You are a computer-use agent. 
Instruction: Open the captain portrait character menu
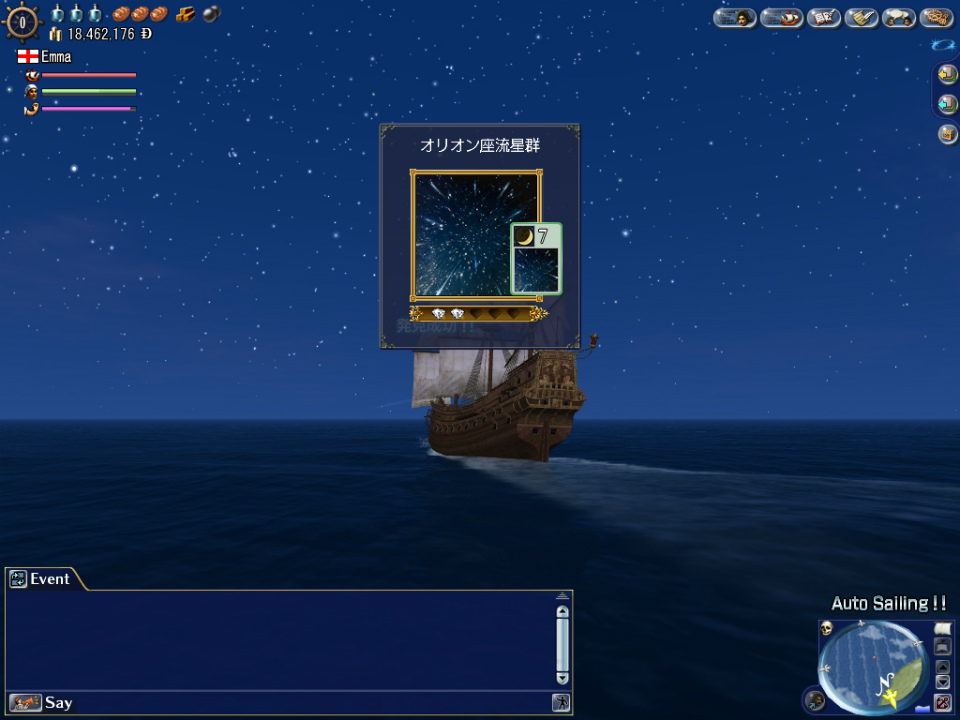coord(734,17)
